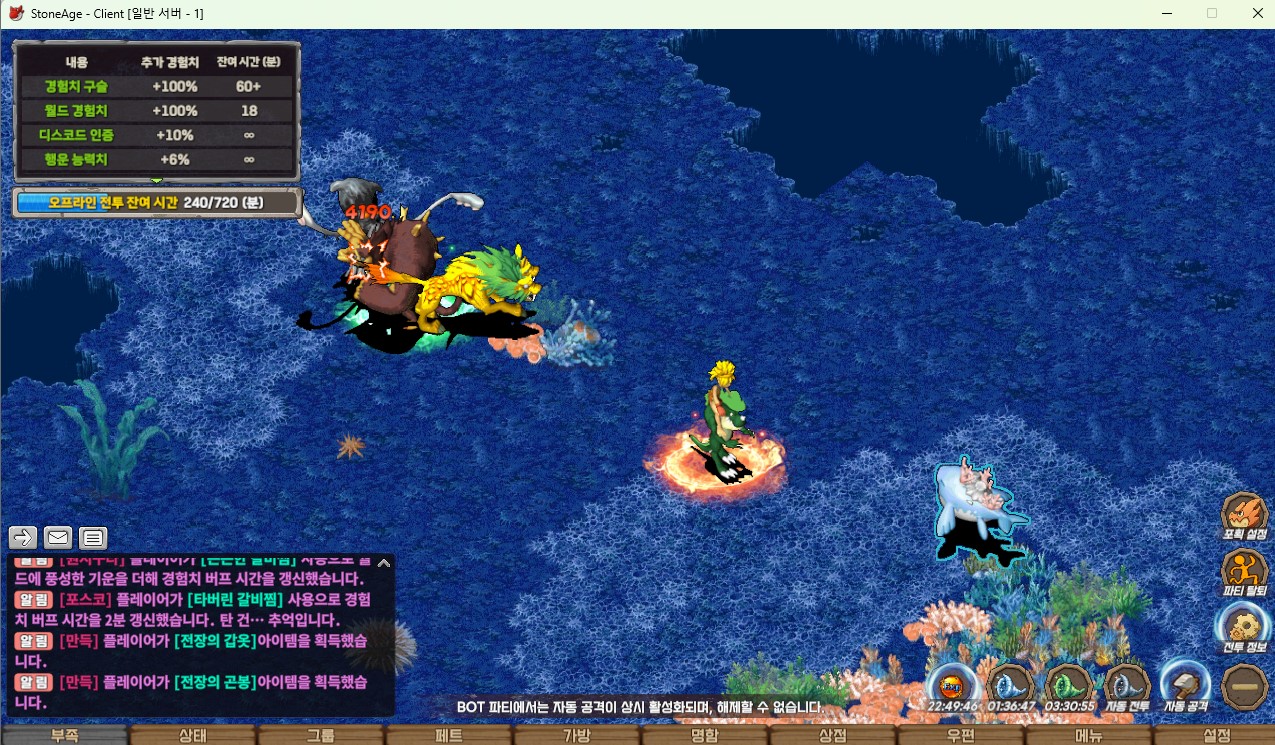
Task: Show 전투 정보 battle info
Action: pos(1244,630)
